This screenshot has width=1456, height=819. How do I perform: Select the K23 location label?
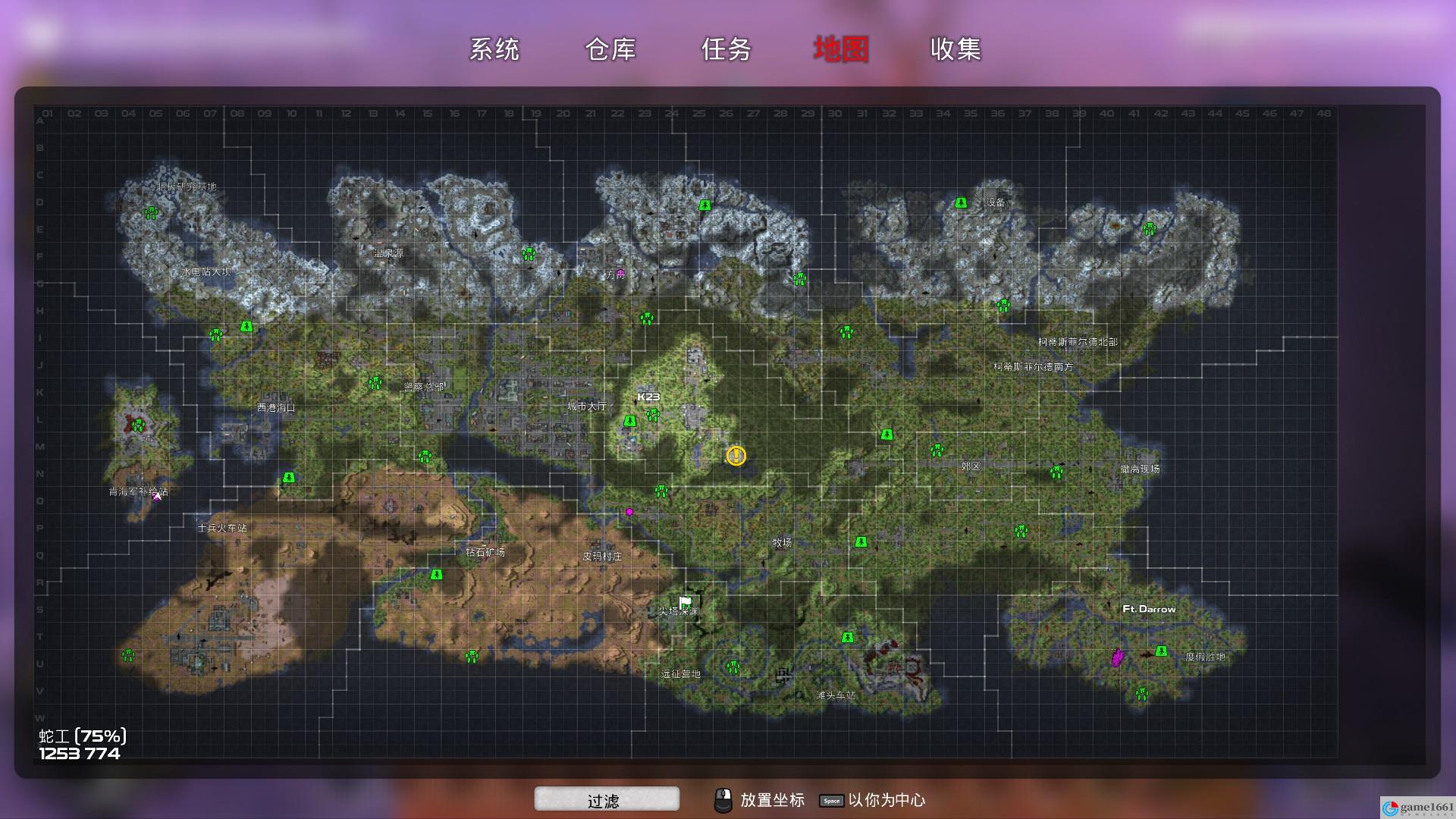click(x=648, y=397)
